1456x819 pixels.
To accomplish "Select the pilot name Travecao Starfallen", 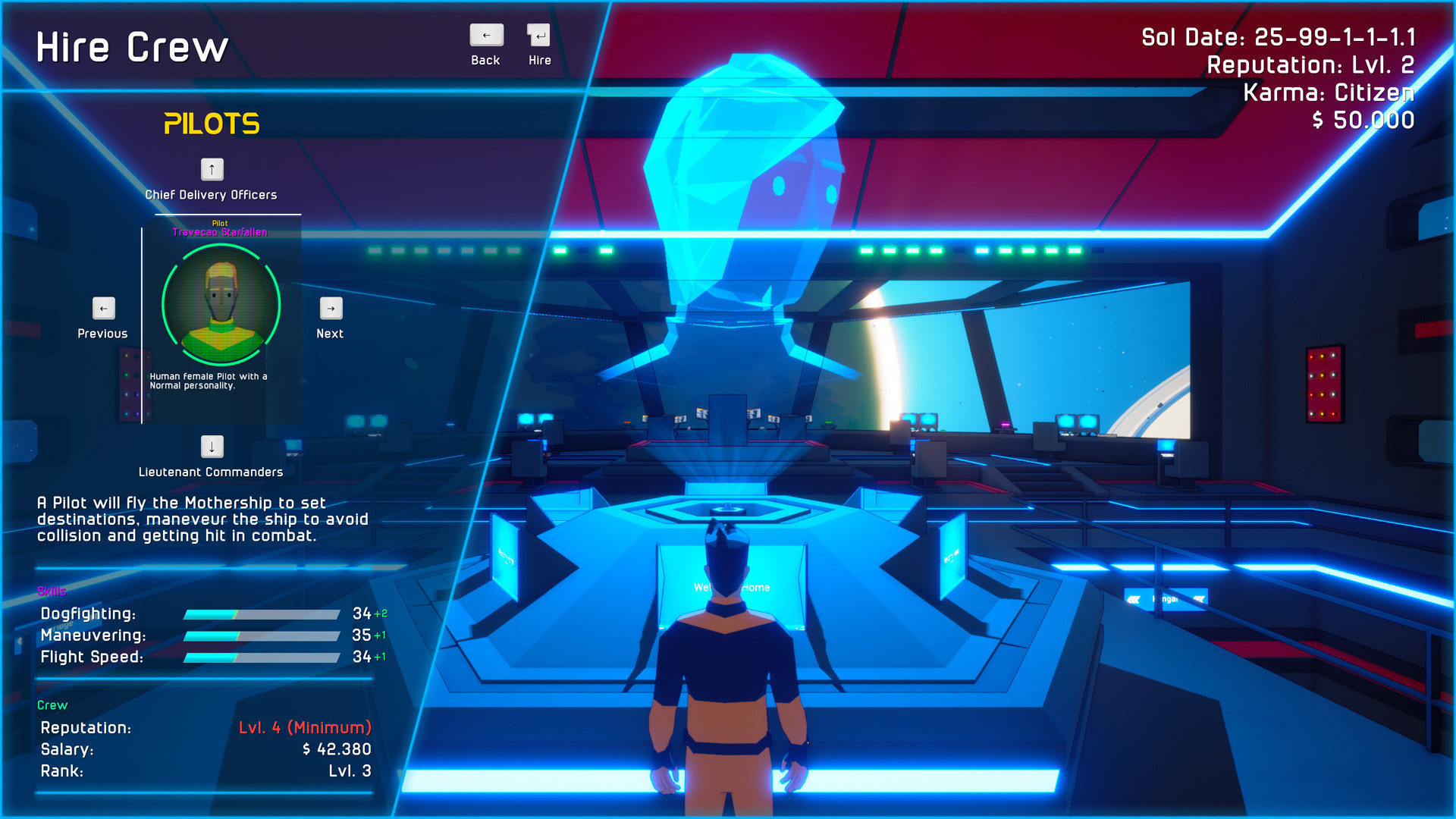I will pos(220,232).
